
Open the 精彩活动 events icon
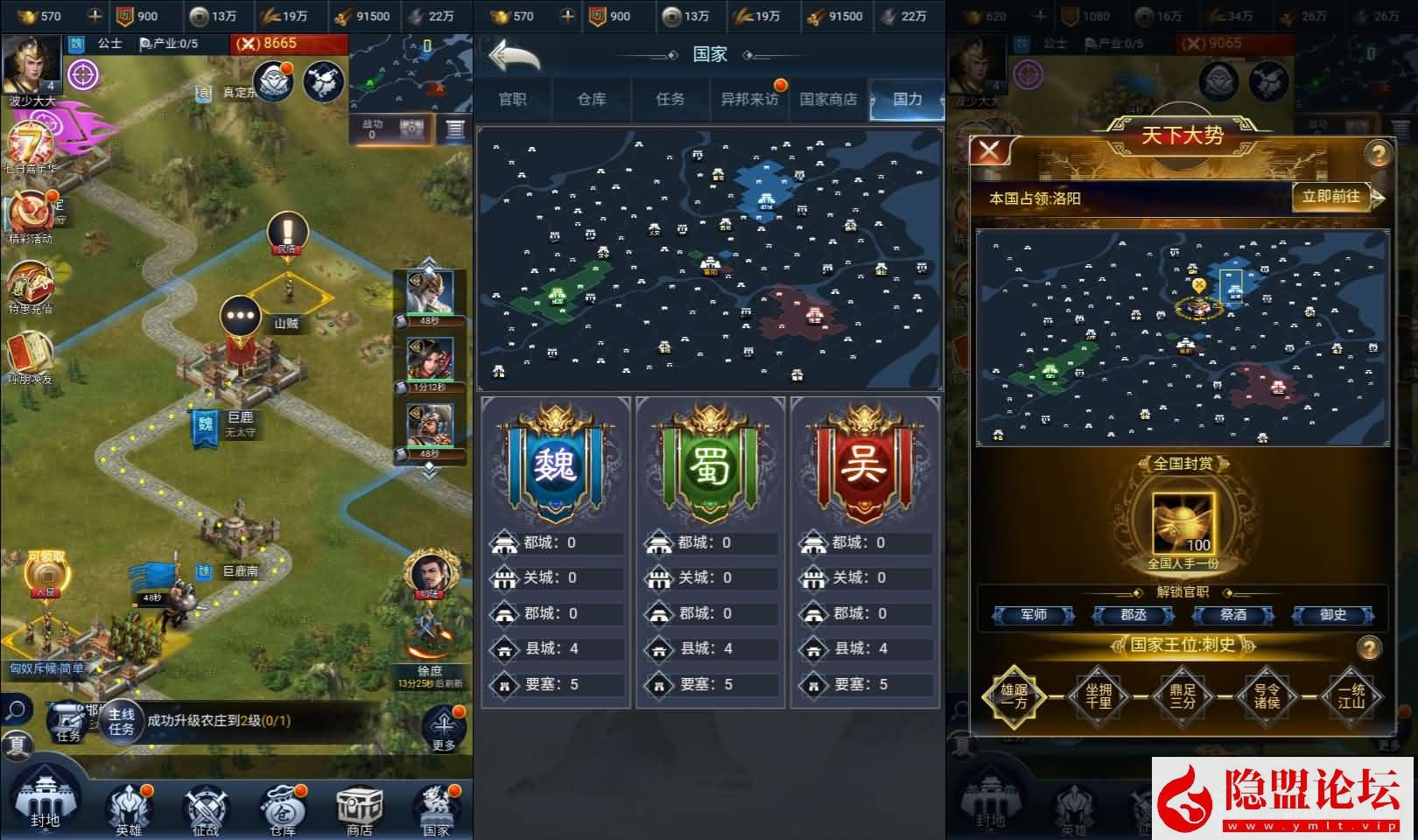(x=30, y=219)
